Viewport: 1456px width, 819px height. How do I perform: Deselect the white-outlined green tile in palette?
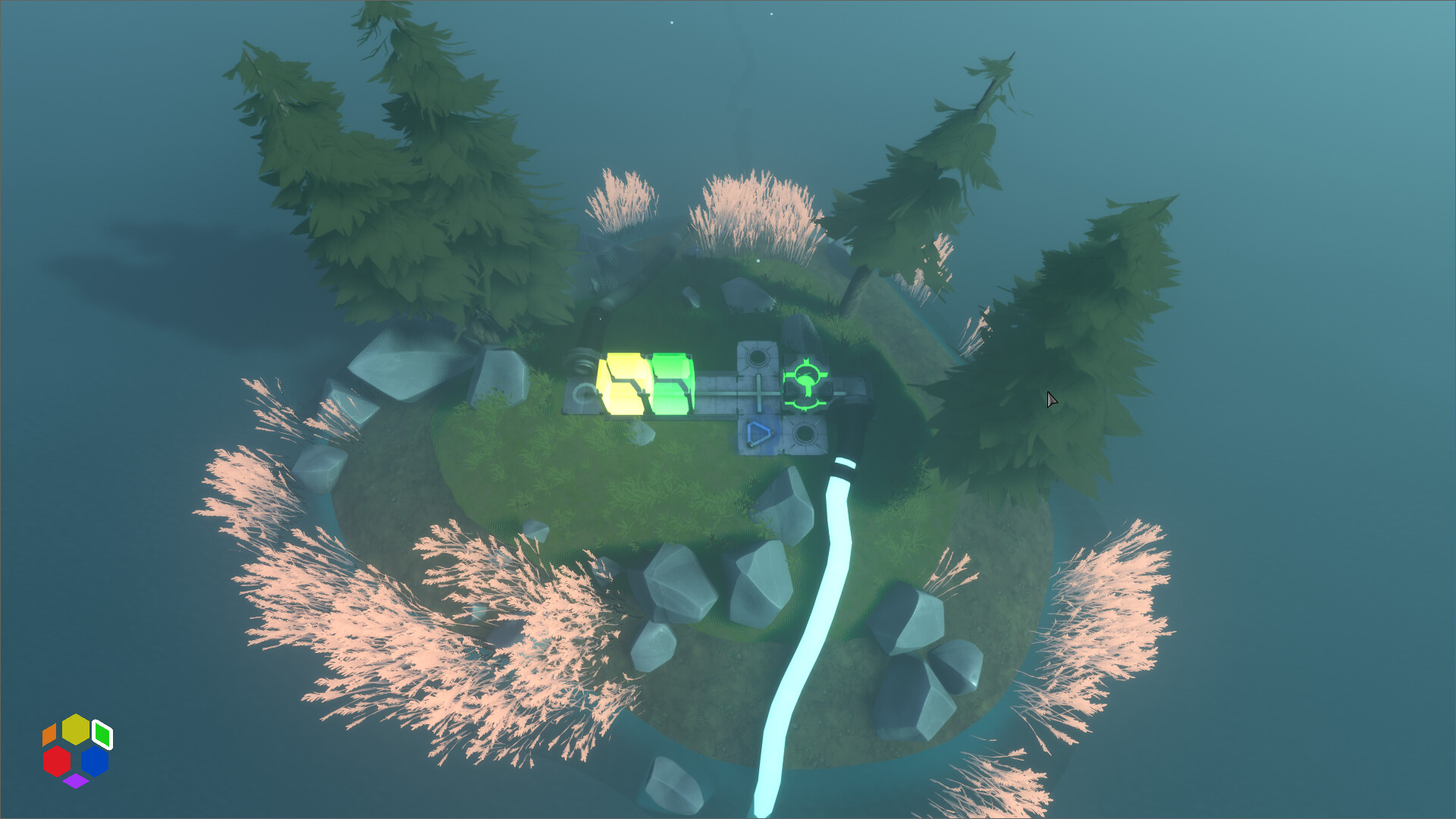[102, 734]
